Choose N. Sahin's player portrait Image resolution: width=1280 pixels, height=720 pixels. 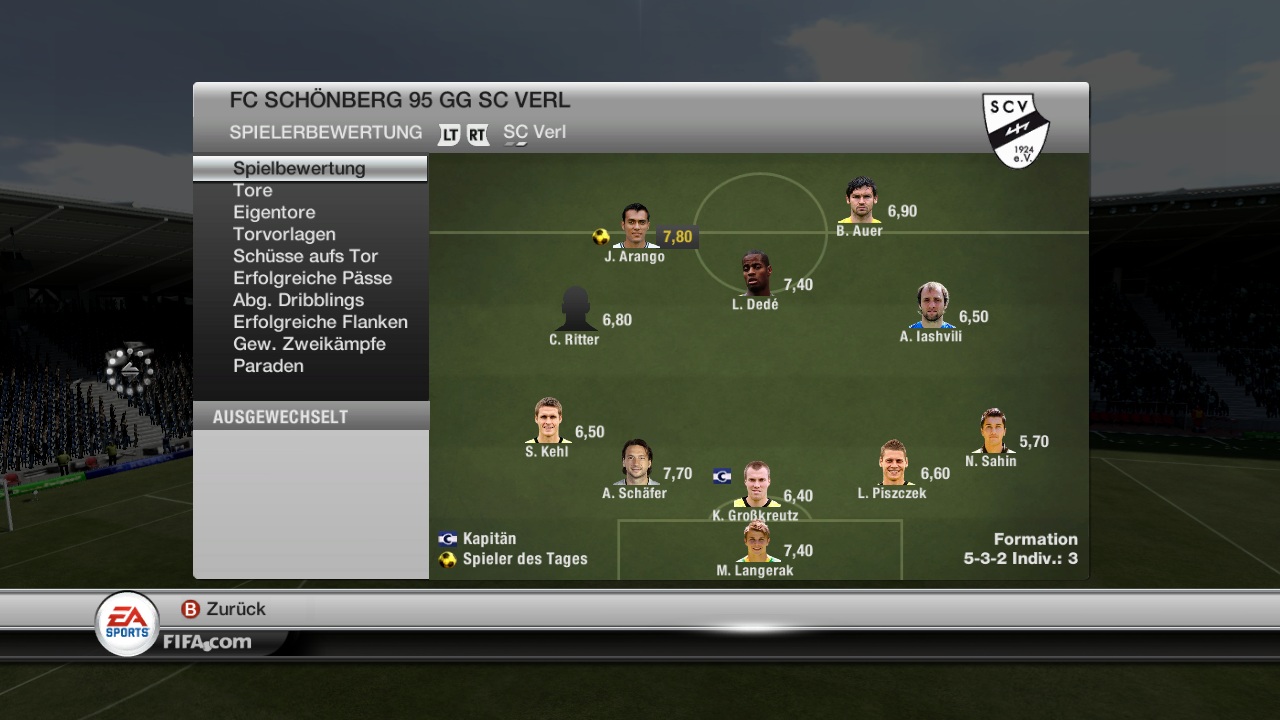pos(992,431)
